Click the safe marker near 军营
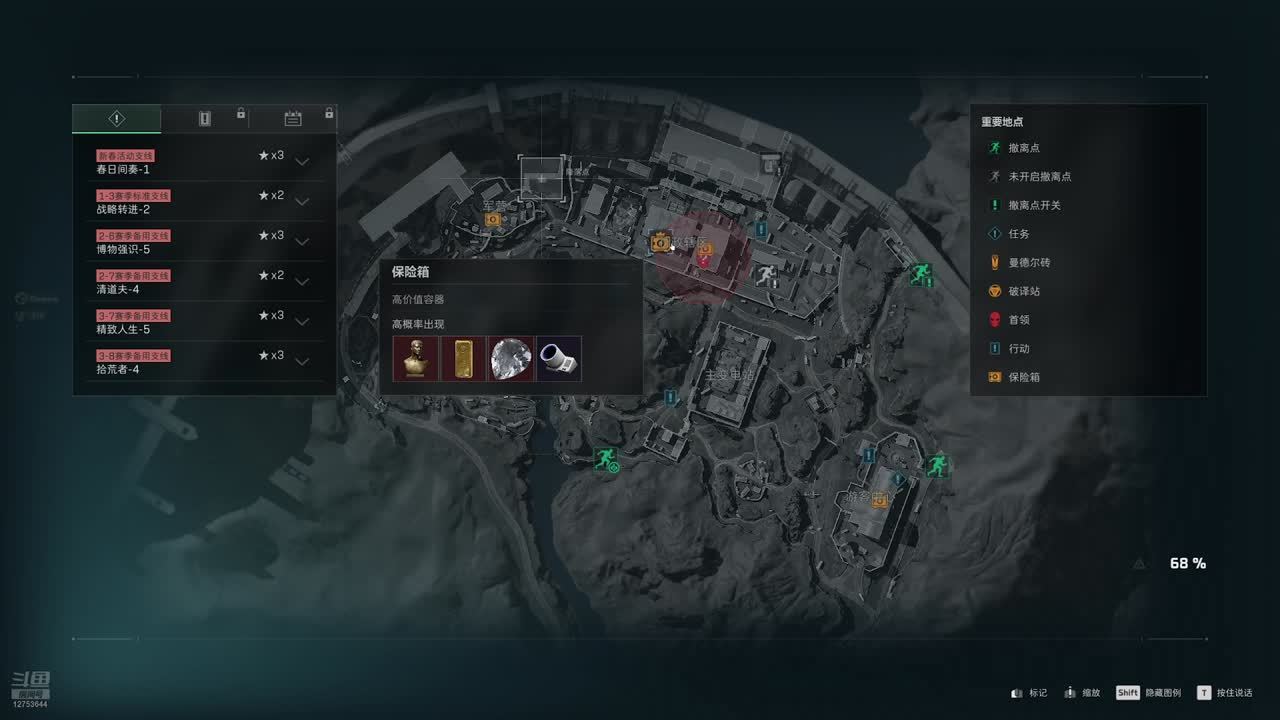 [x=492, y=219]
